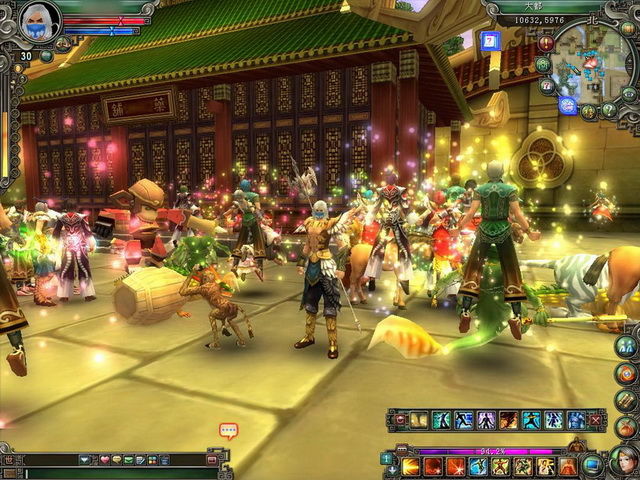Viewport: 640px width, 480px height.
Task: Click the red exclamation mark minimap button
Action: tap(546, 43)
